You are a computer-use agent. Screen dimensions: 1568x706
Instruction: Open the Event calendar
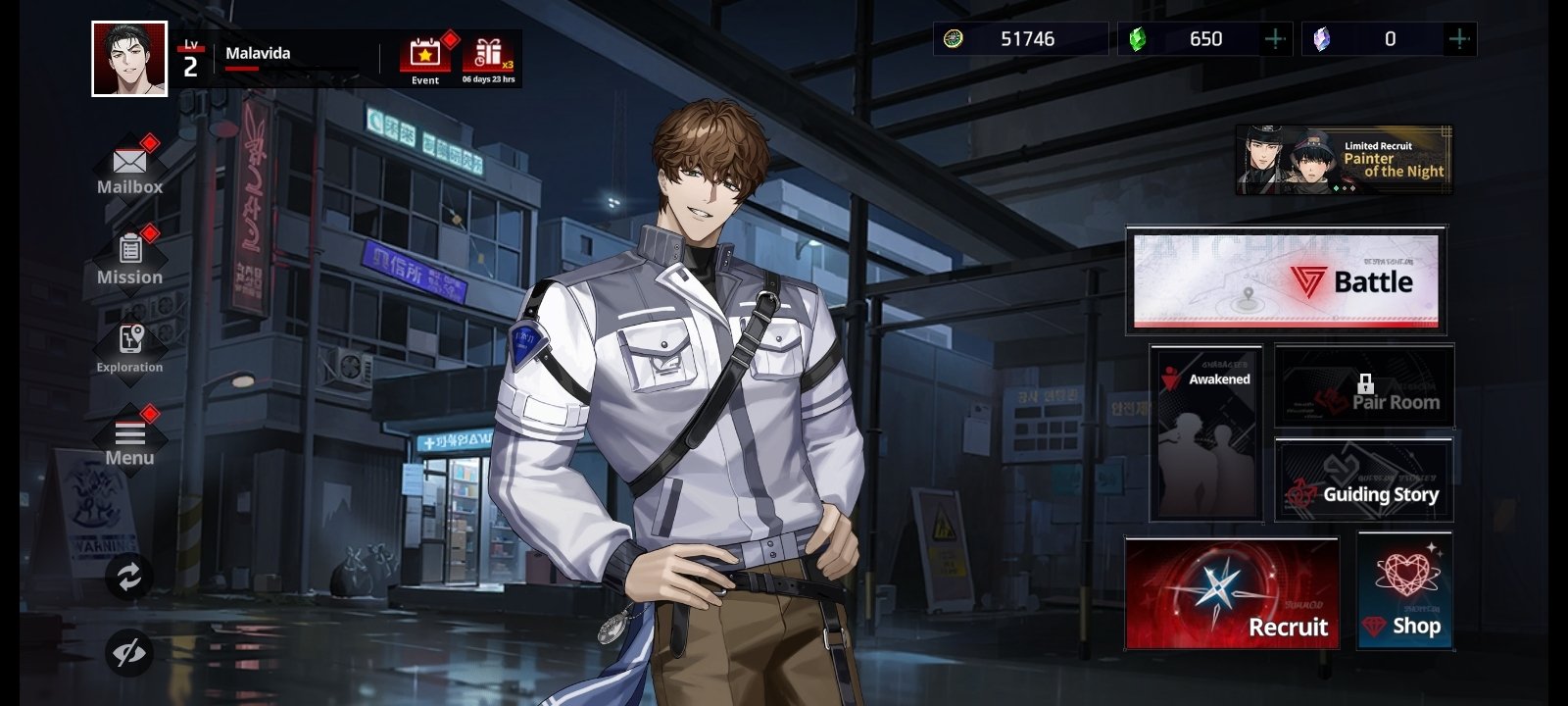(424, 59)
